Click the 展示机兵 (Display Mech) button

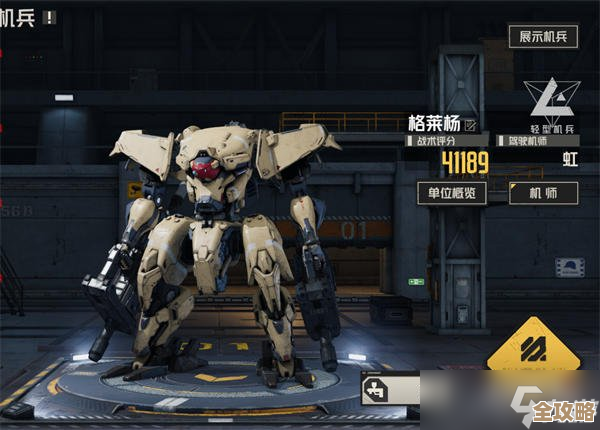pos(544,36)
